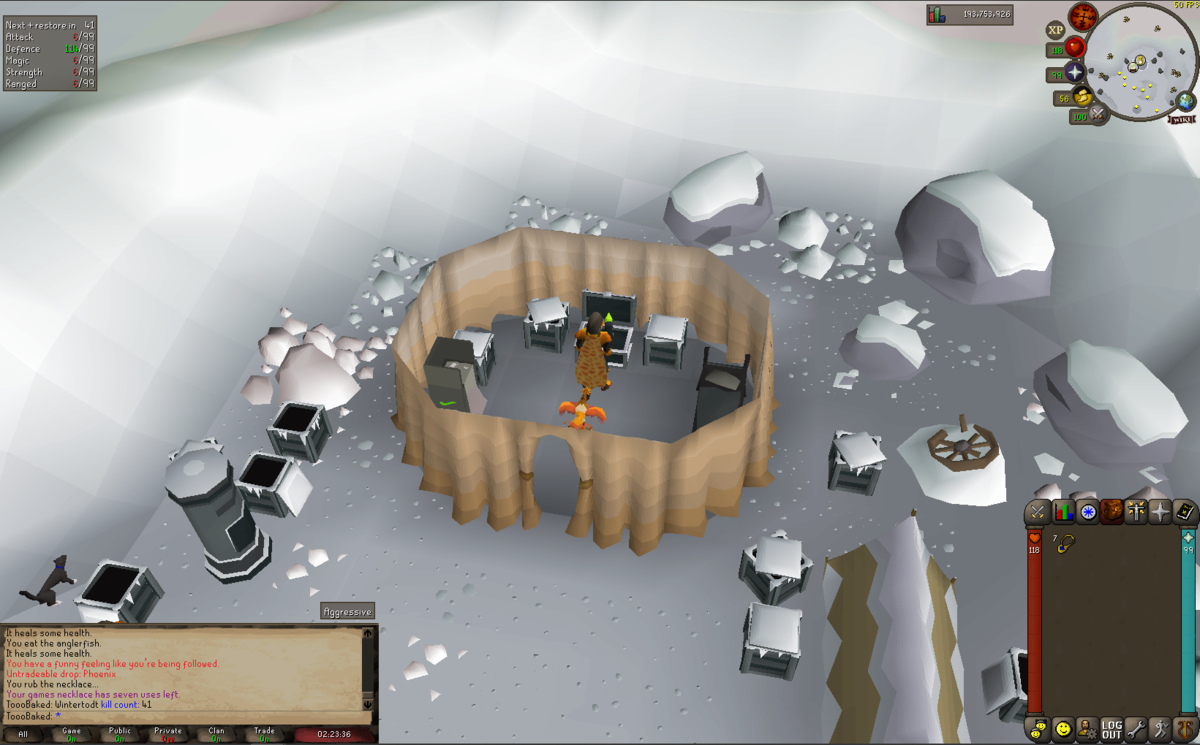
Task: Open the Quest list tab
Action: click(x=1087, y=512)
